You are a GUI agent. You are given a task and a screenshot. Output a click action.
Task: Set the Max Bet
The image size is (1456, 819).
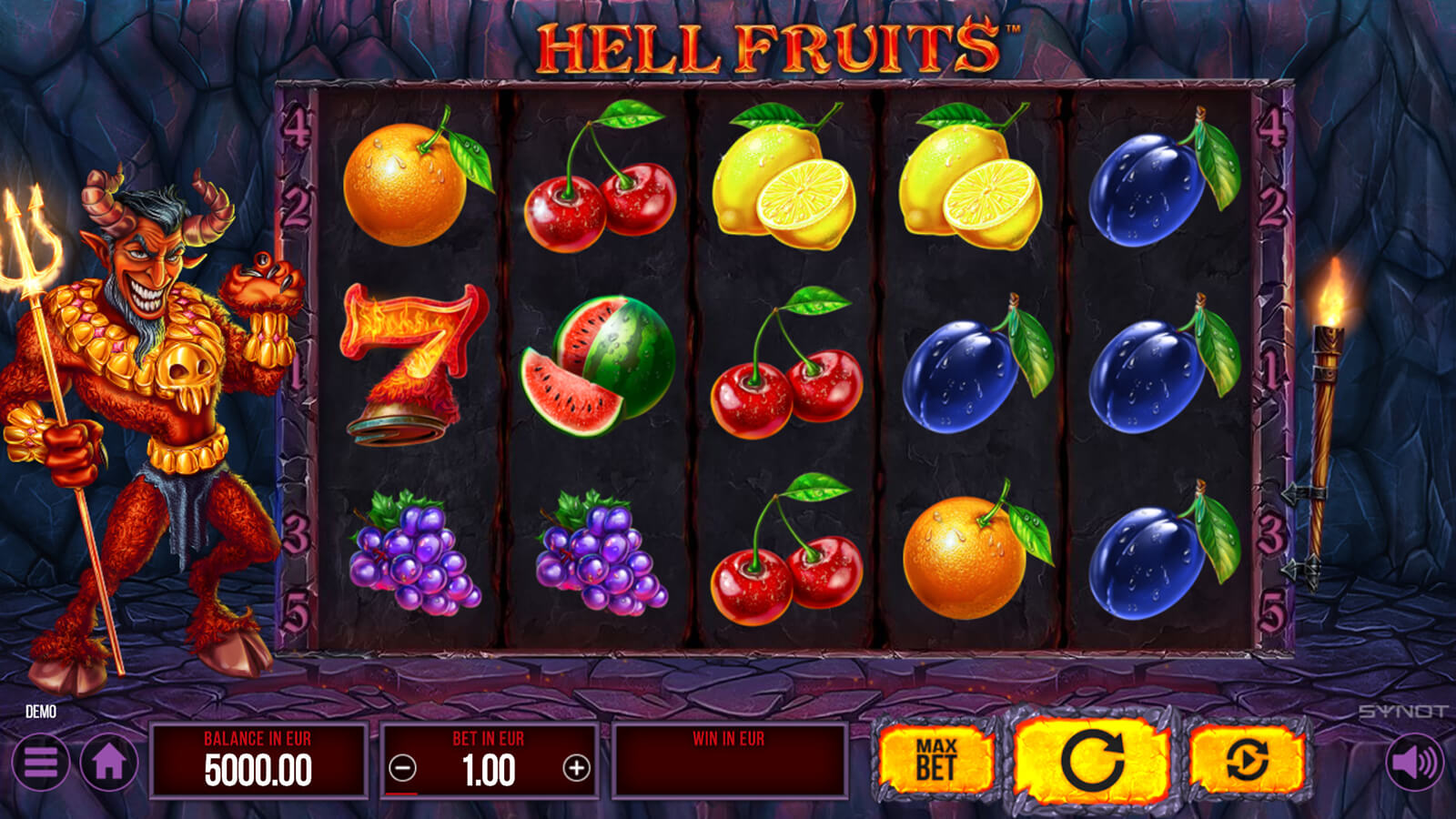pos(935,760)
